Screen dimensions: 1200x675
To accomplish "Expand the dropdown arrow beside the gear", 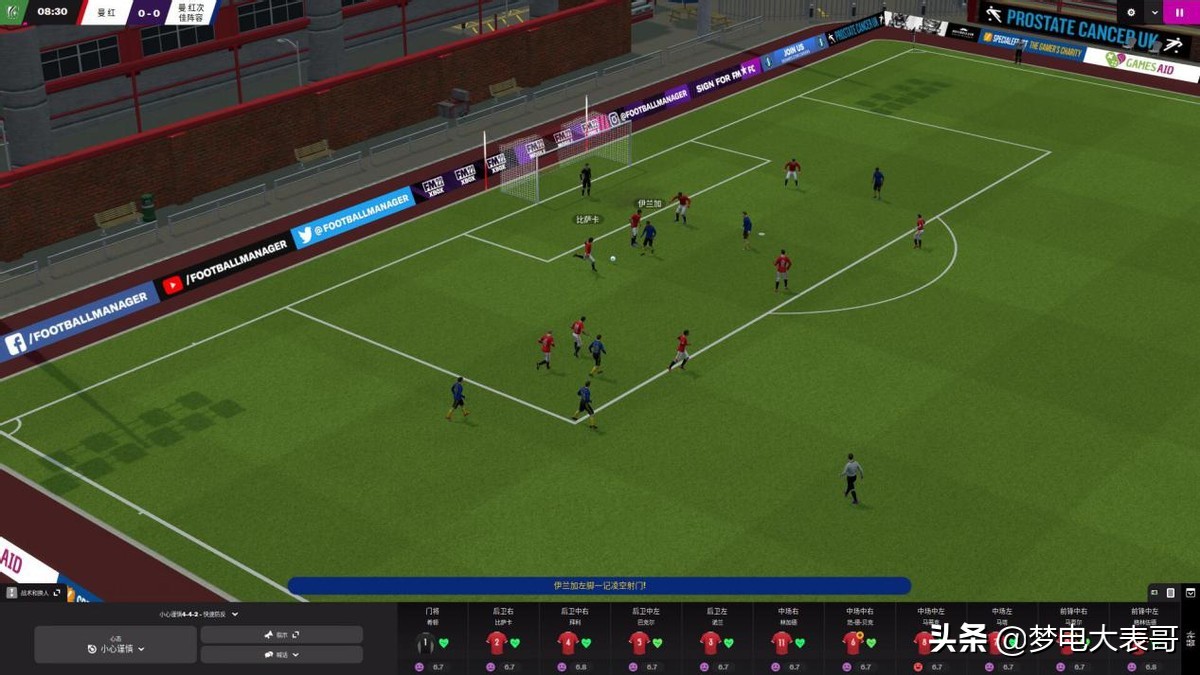I will click(1155, 13).
